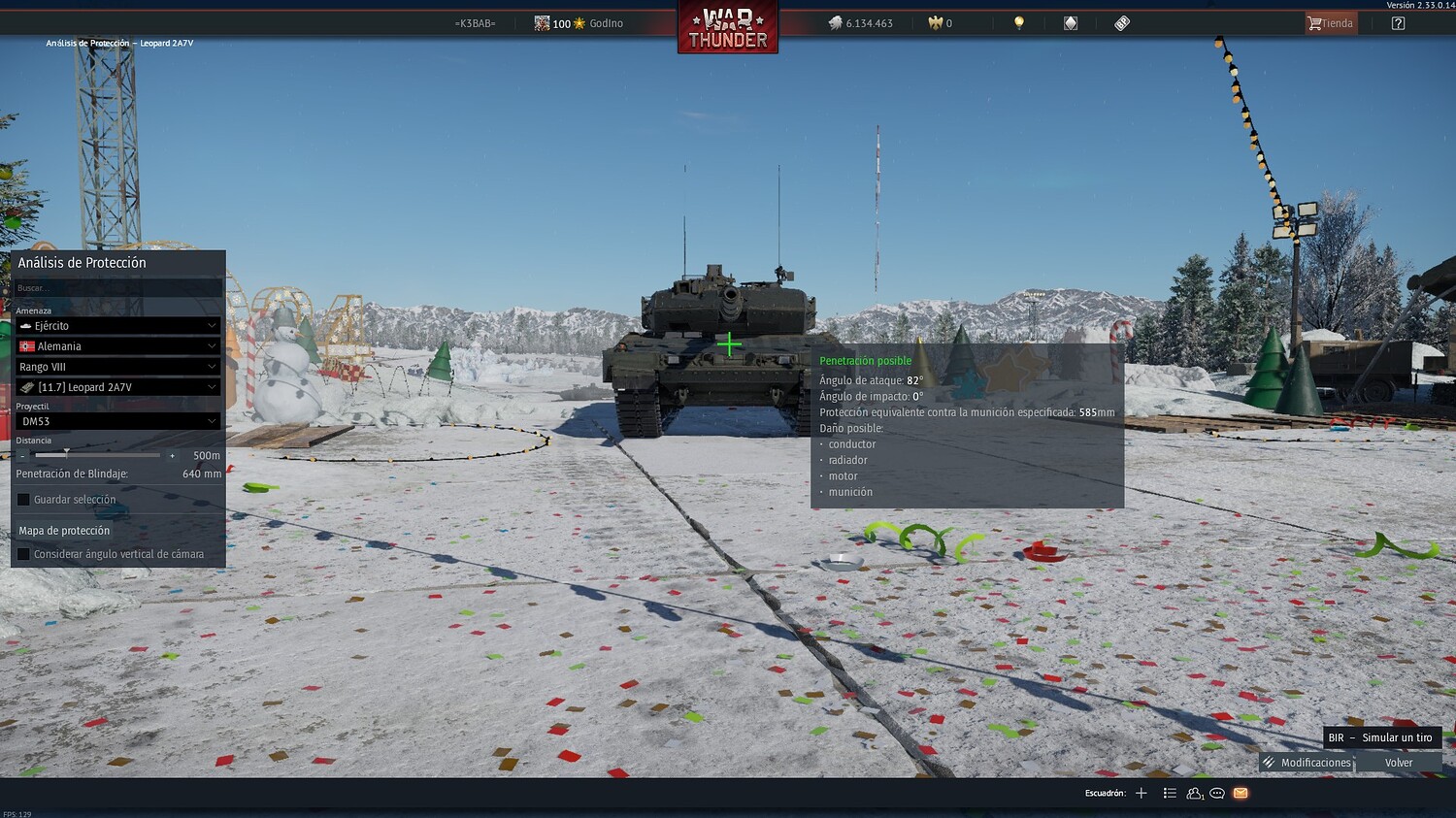
Task: Click the squadron invite plus icon
Action: pyautogui.click(x=1142, y=793)
